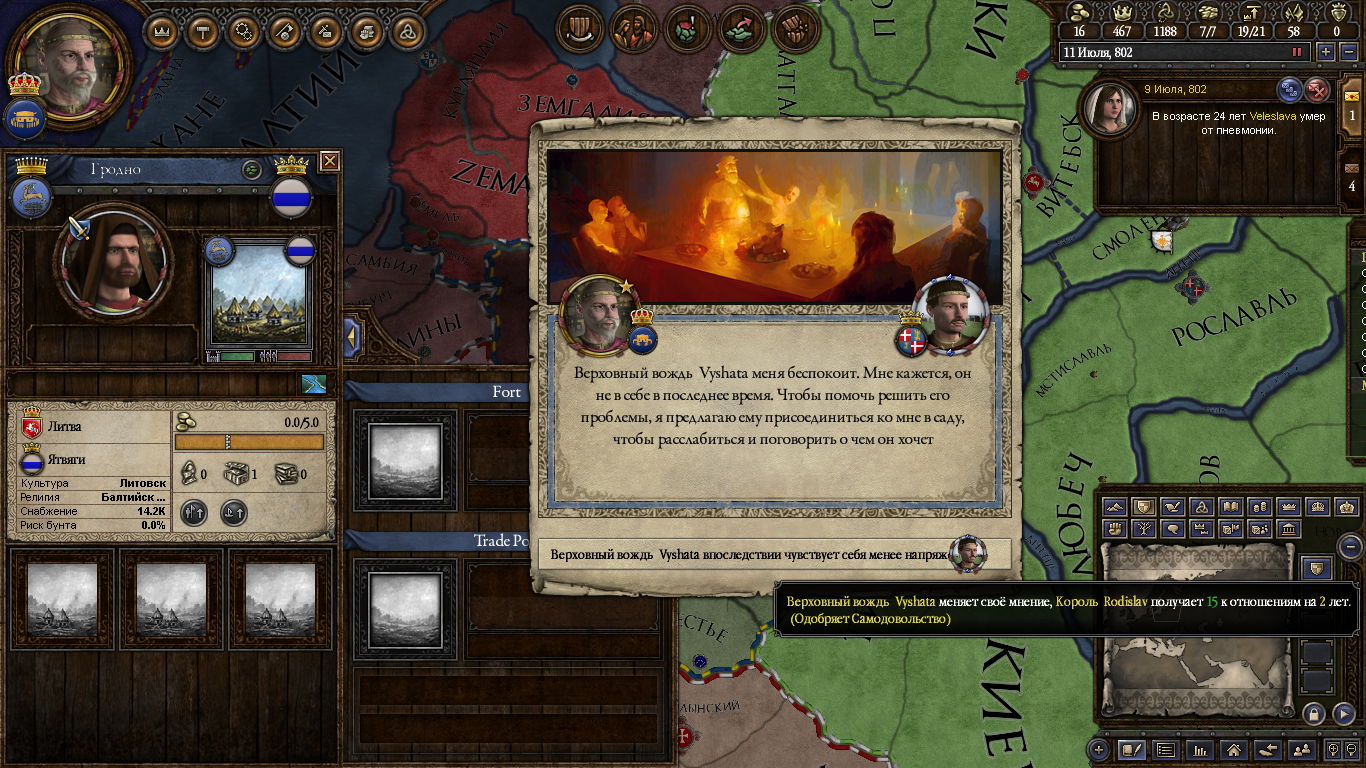Image resolution: width=1366 pixels, height=768 pixels.
Task: Decrease game speed with the minus button
Action: click(1347, 52)
